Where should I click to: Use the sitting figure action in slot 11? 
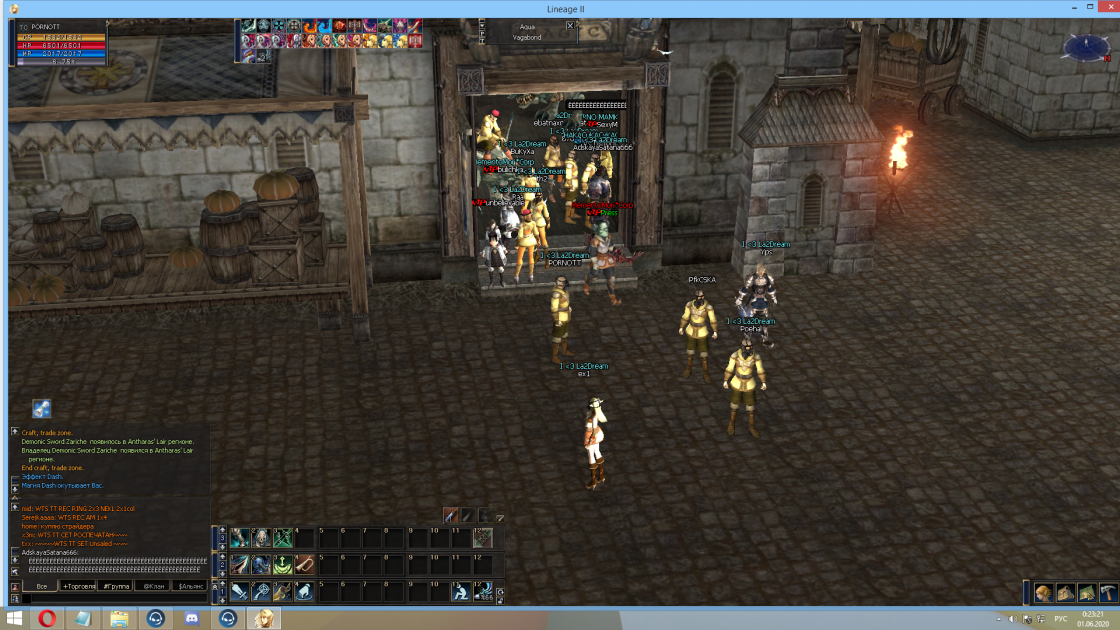point(461,592)
